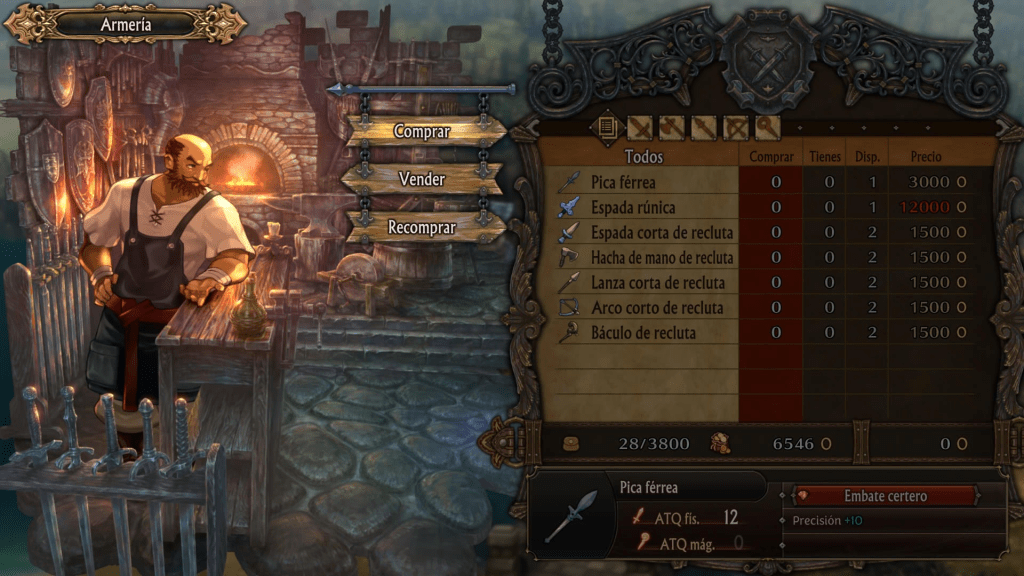Choose the Recomprar menu option
1024x576 pixels.
422,227
